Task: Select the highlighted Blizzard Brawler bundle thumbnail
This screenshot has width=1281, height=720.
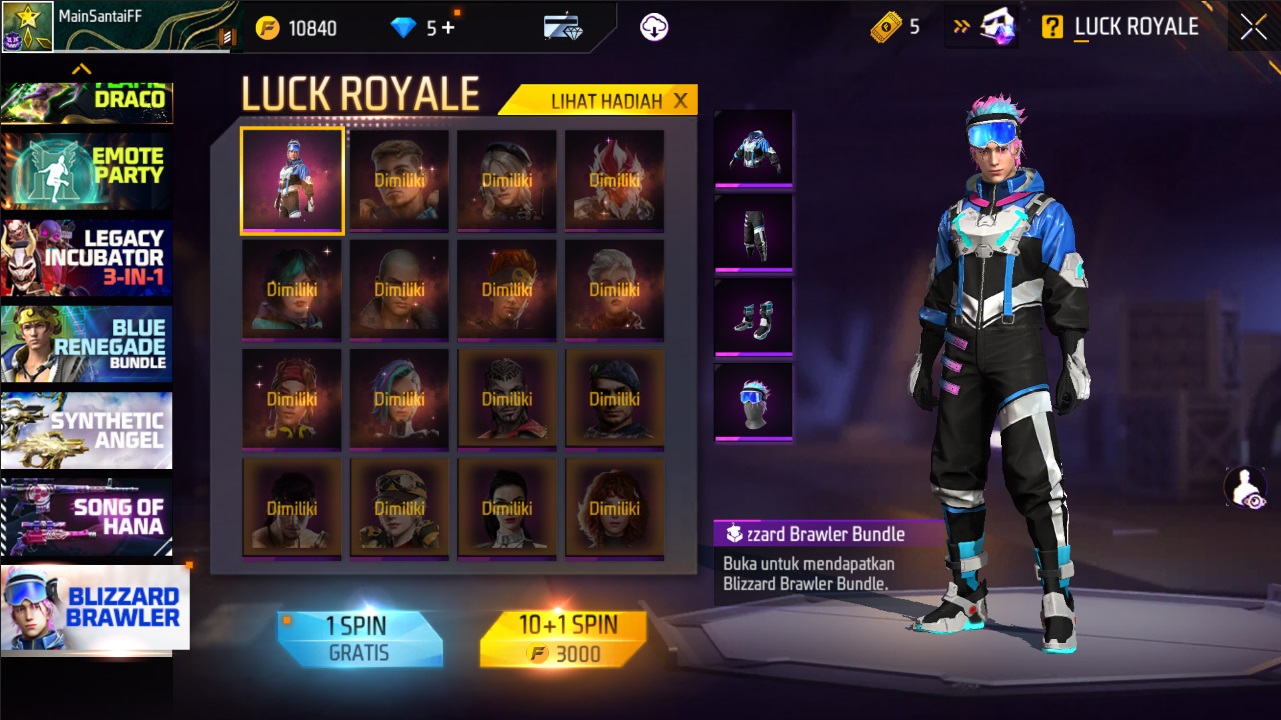Action: click(x=291, y=181)
